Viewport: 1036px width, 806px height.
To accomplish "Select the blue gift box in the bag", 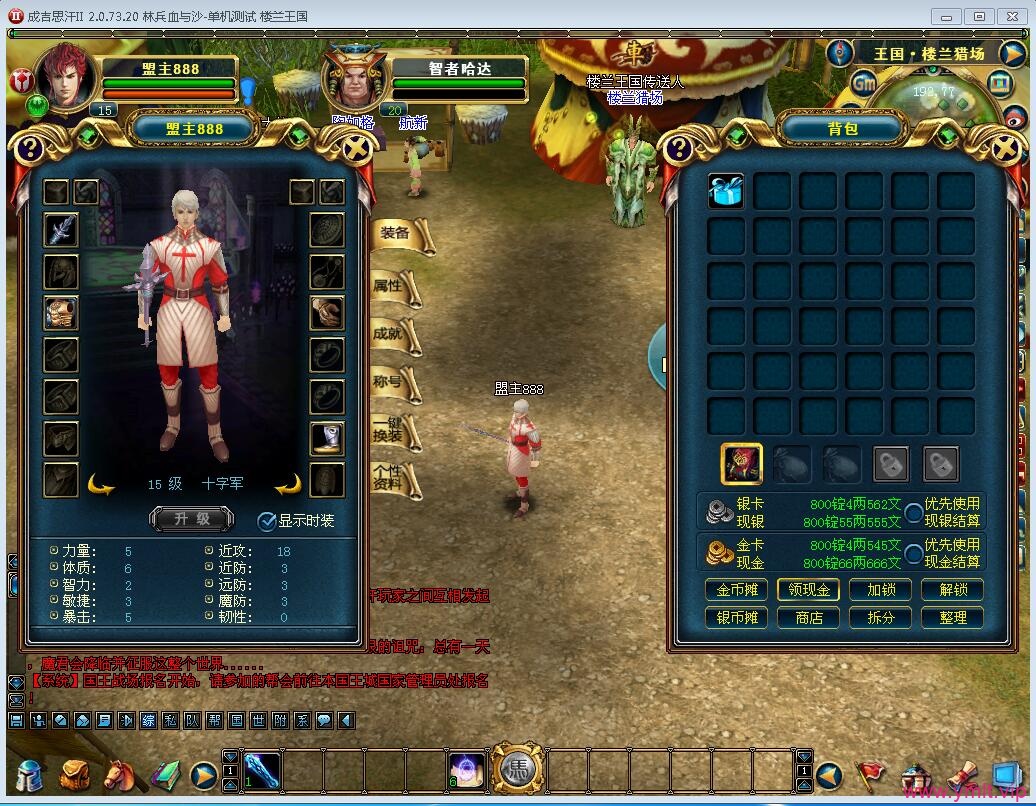I will point(726,191).
